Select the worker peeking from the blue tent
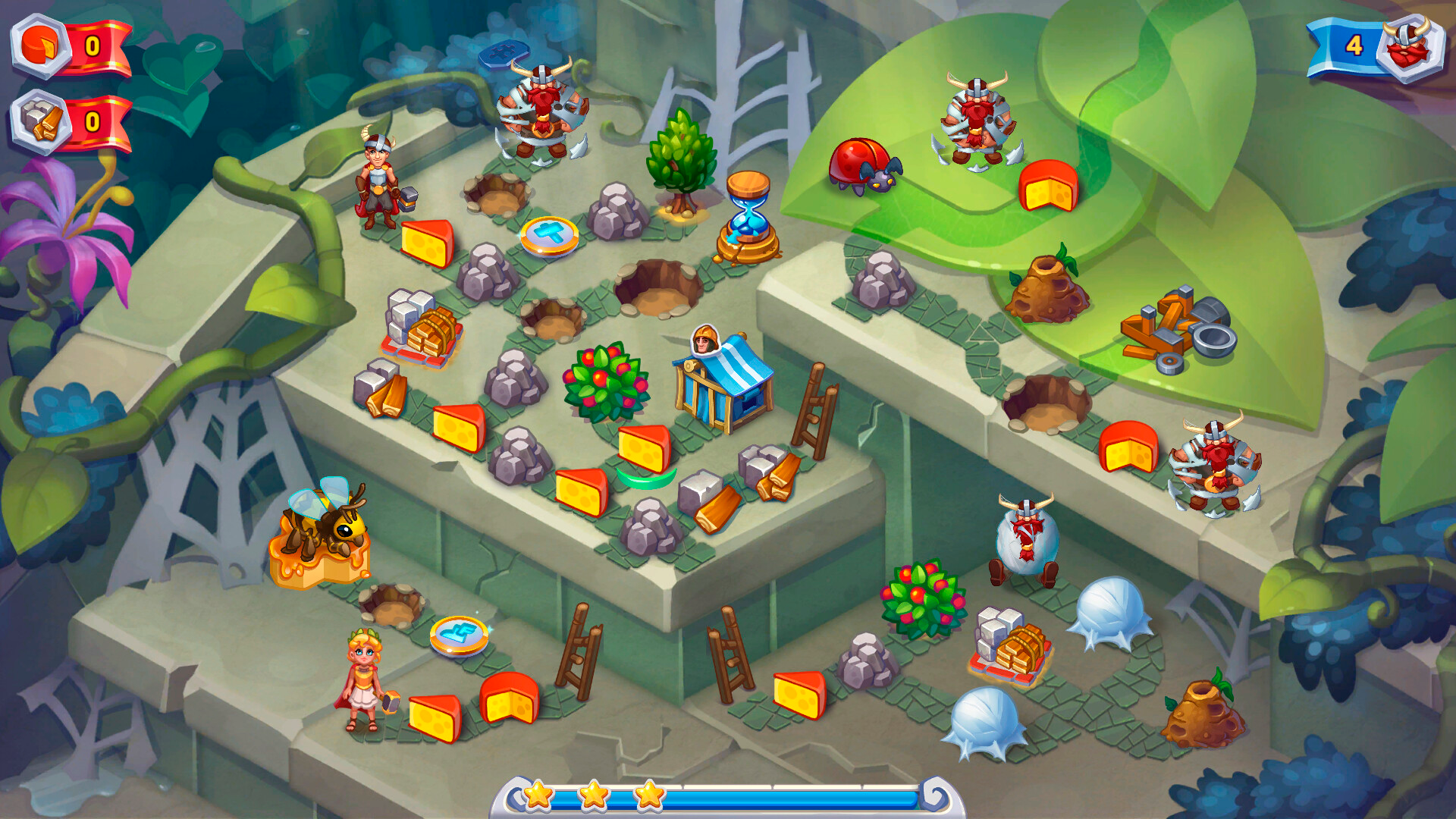This screenshot has width=1456, height=819. coord(705,341)
